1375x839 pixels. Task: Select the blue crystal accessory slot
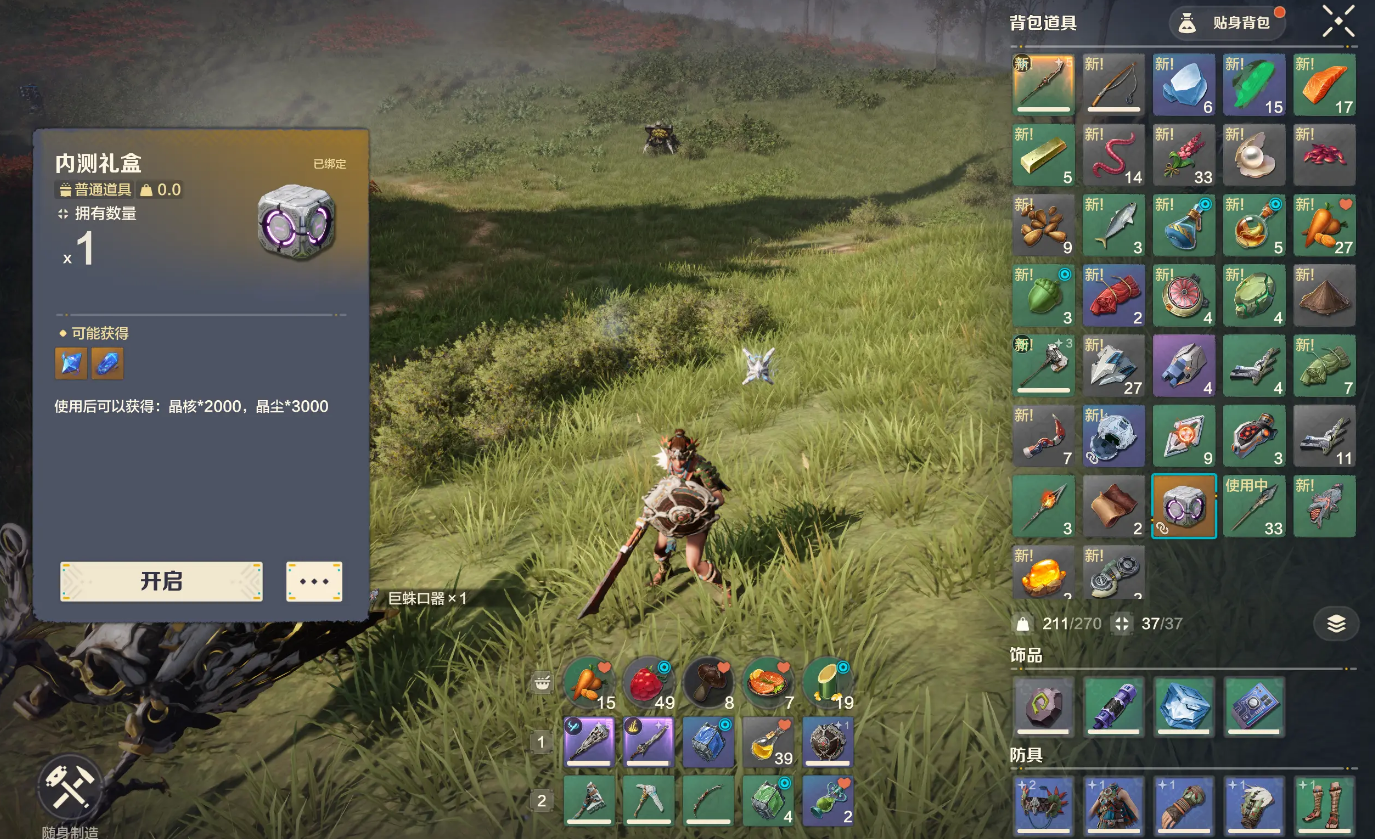pos(1184,707)
